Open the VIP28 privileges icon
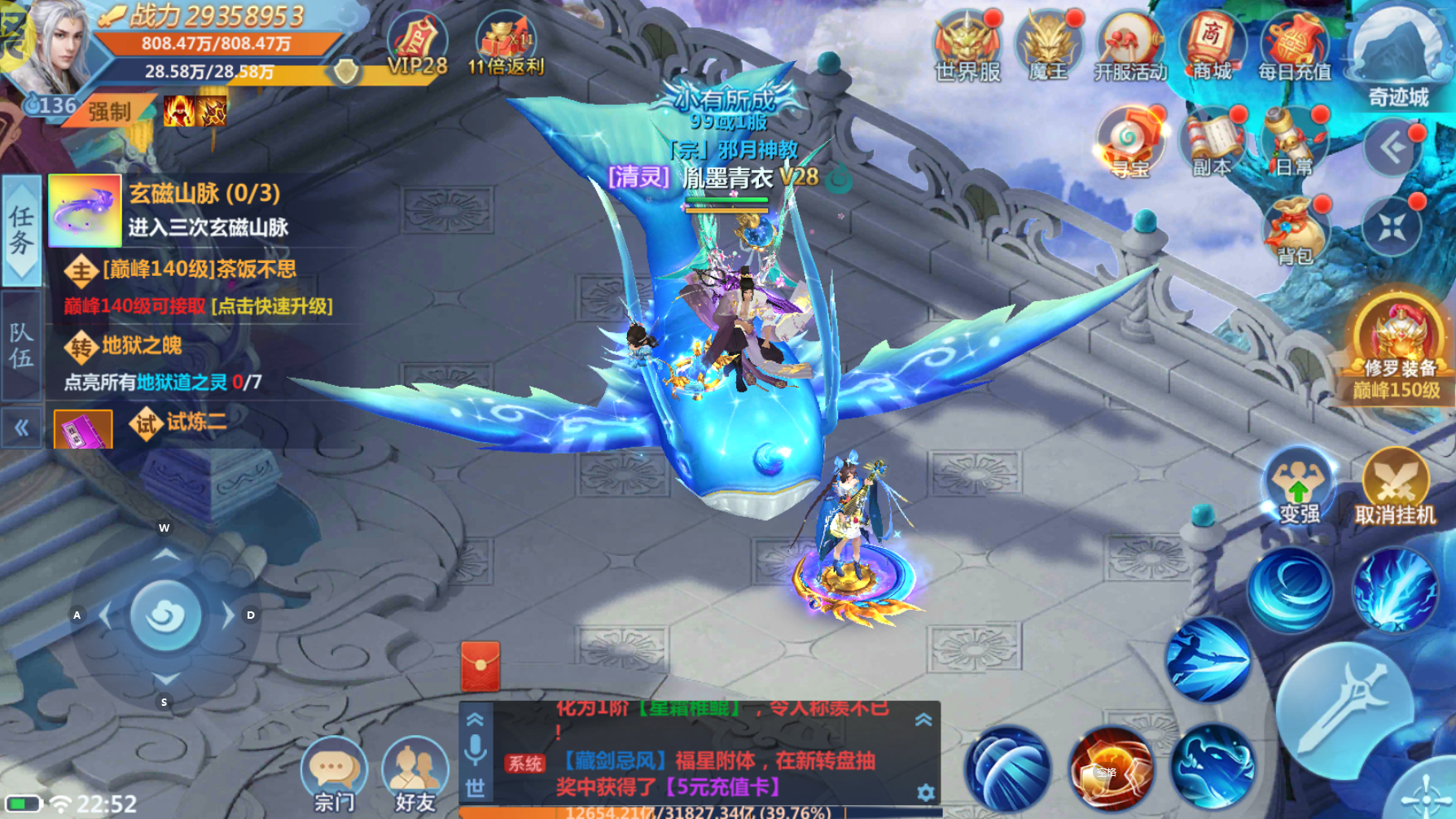Image resolution: width=1456 pixels, height=819 pixels. click(x=417, y=45)
